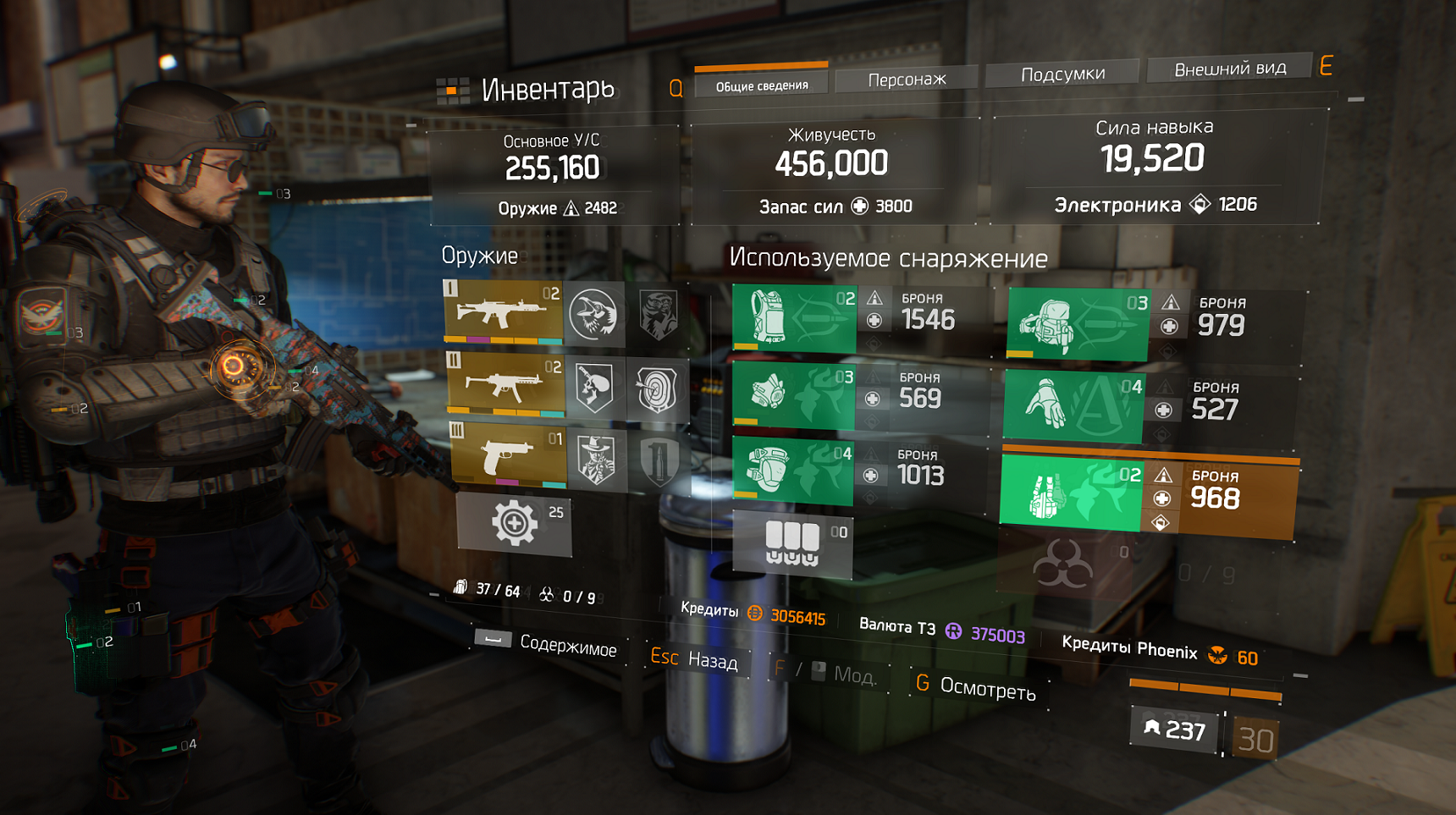This screenshot has height=815, width=1456.
Task: Choose the holster with 968 armor
Action: pos(1071,494)
